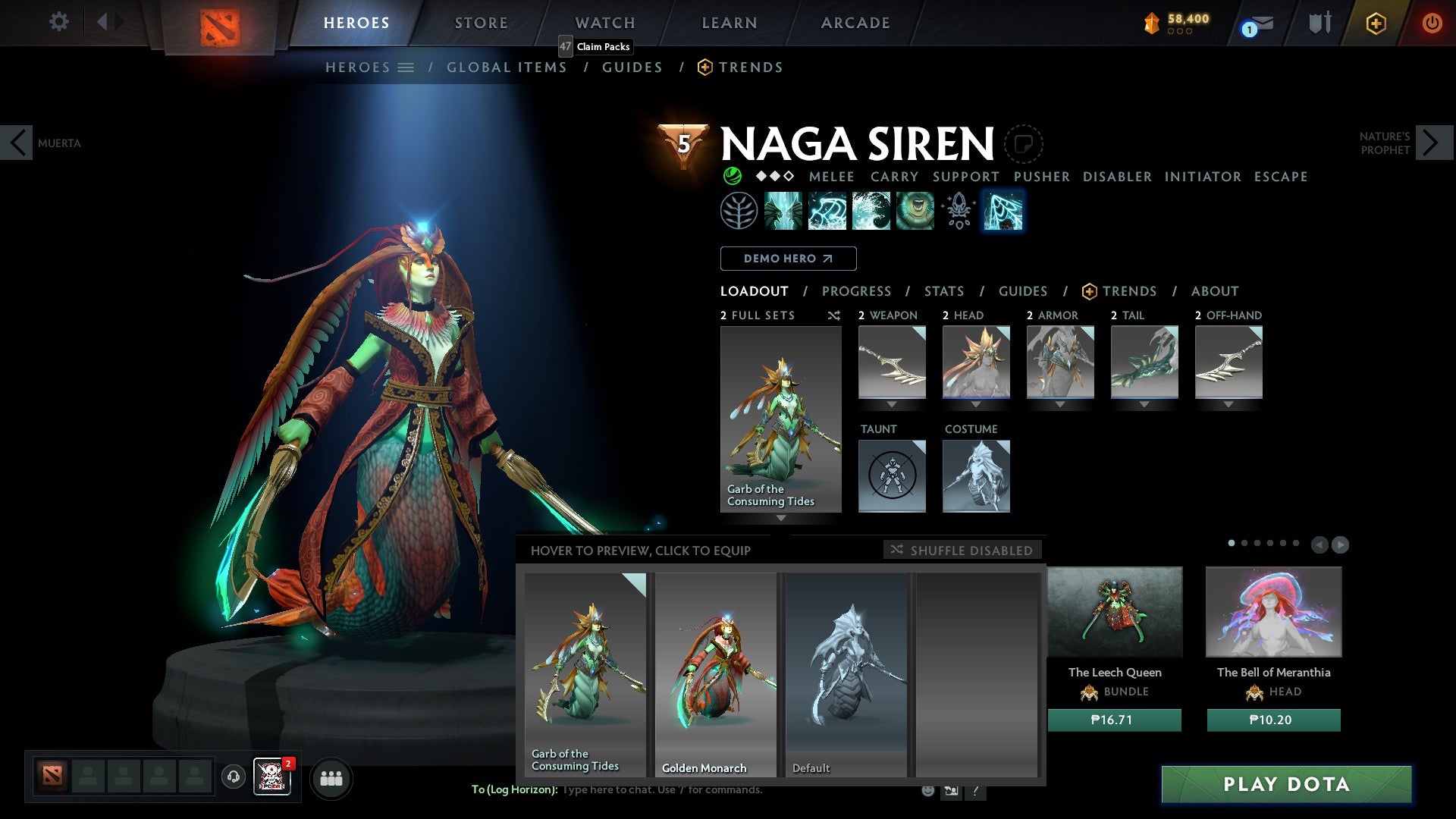Screen dimensions: 1456x819
Task: Expand the Armor slot dropdown arrow
Action: coord(1059,403)
